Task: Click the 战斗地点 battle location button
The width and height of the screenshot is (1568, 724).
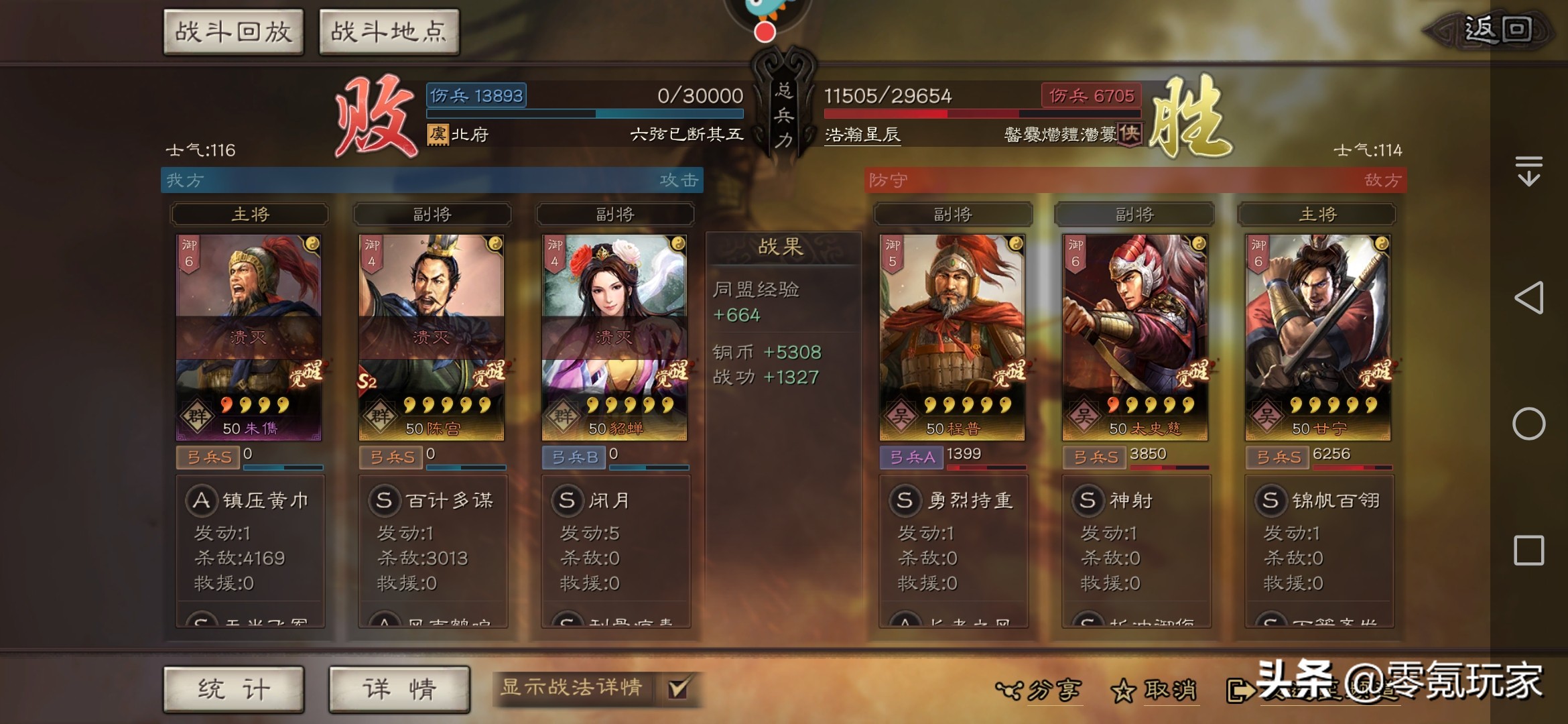Action: (389, 31)
